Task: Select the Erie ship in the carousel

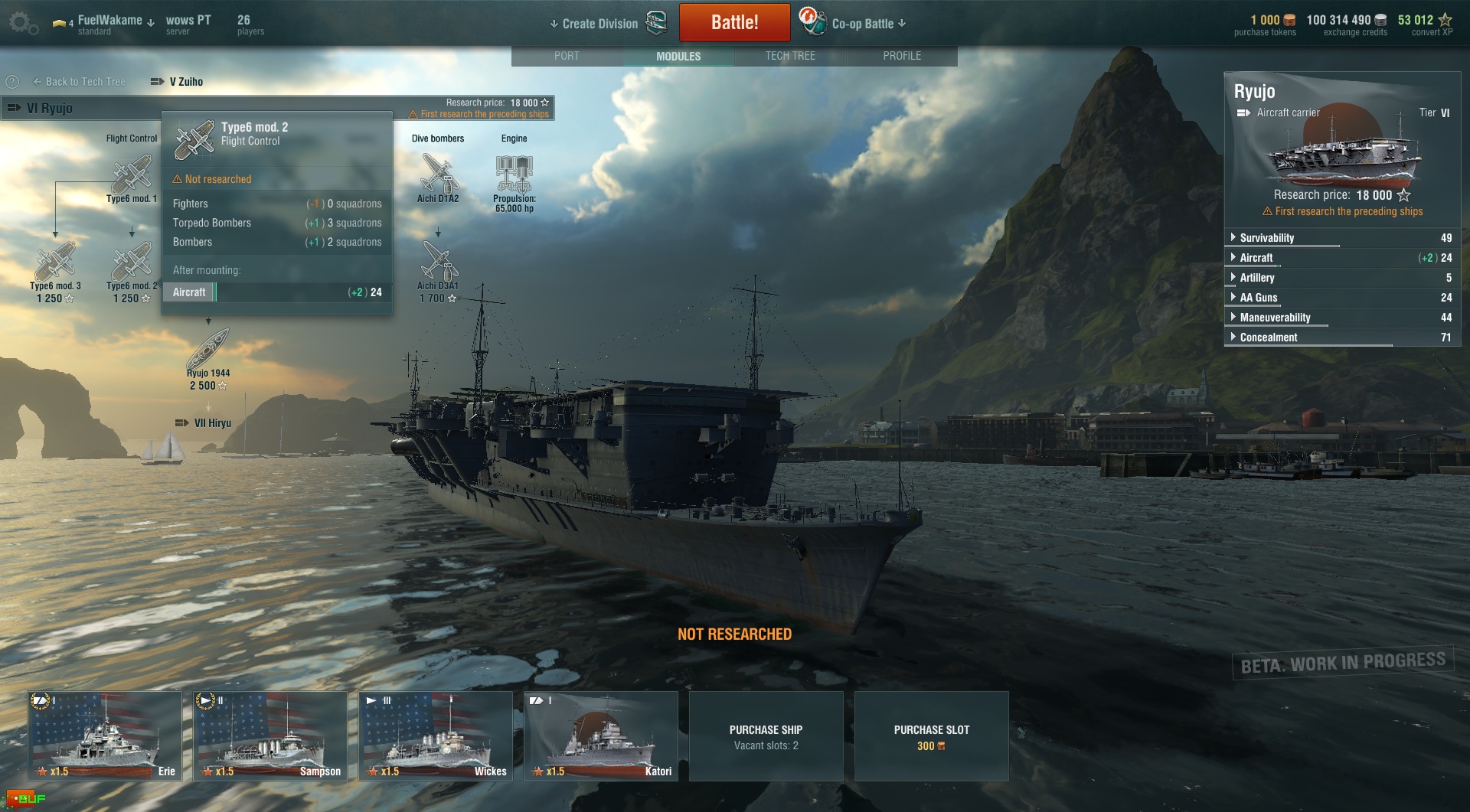Action: tap(105, 735)
